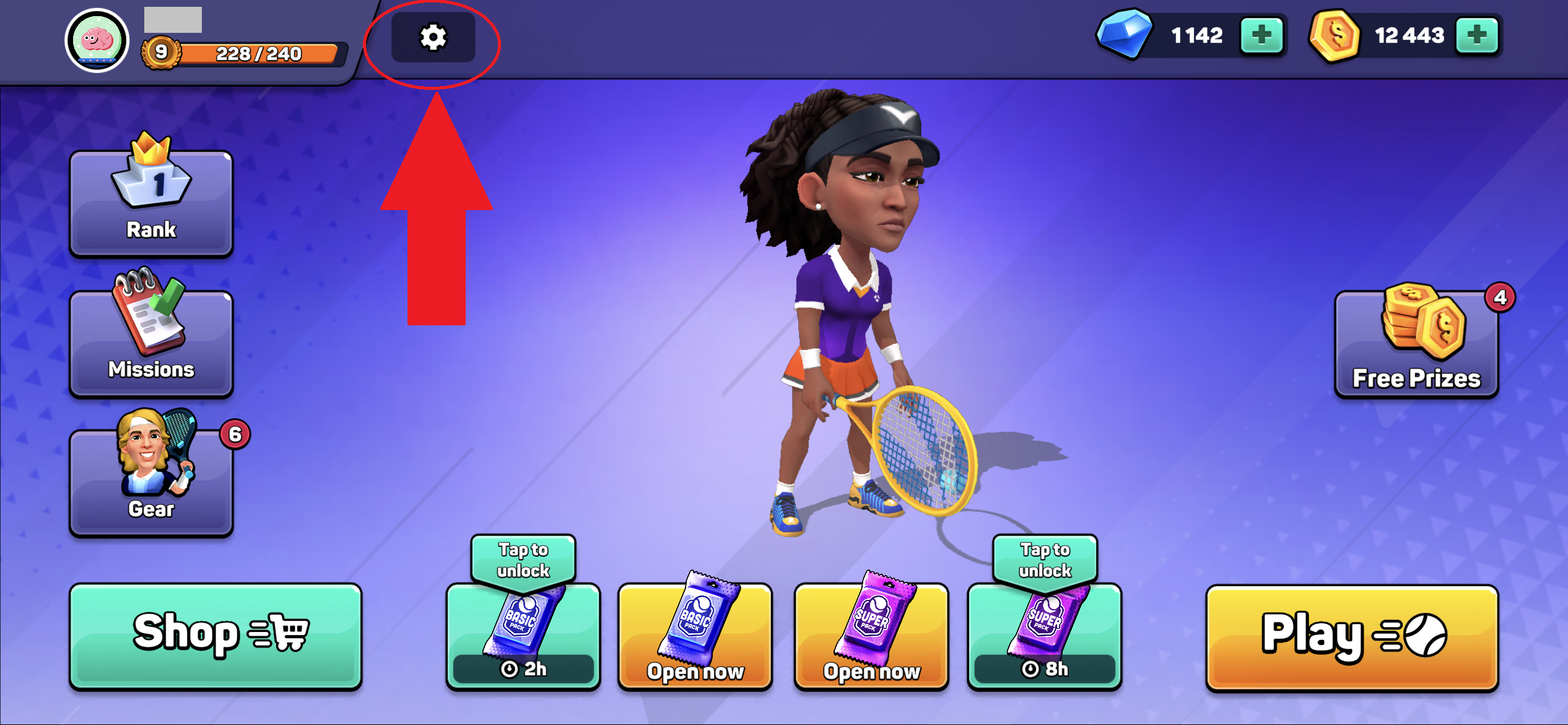Add more gems with the plus button

pos(1261,35)
